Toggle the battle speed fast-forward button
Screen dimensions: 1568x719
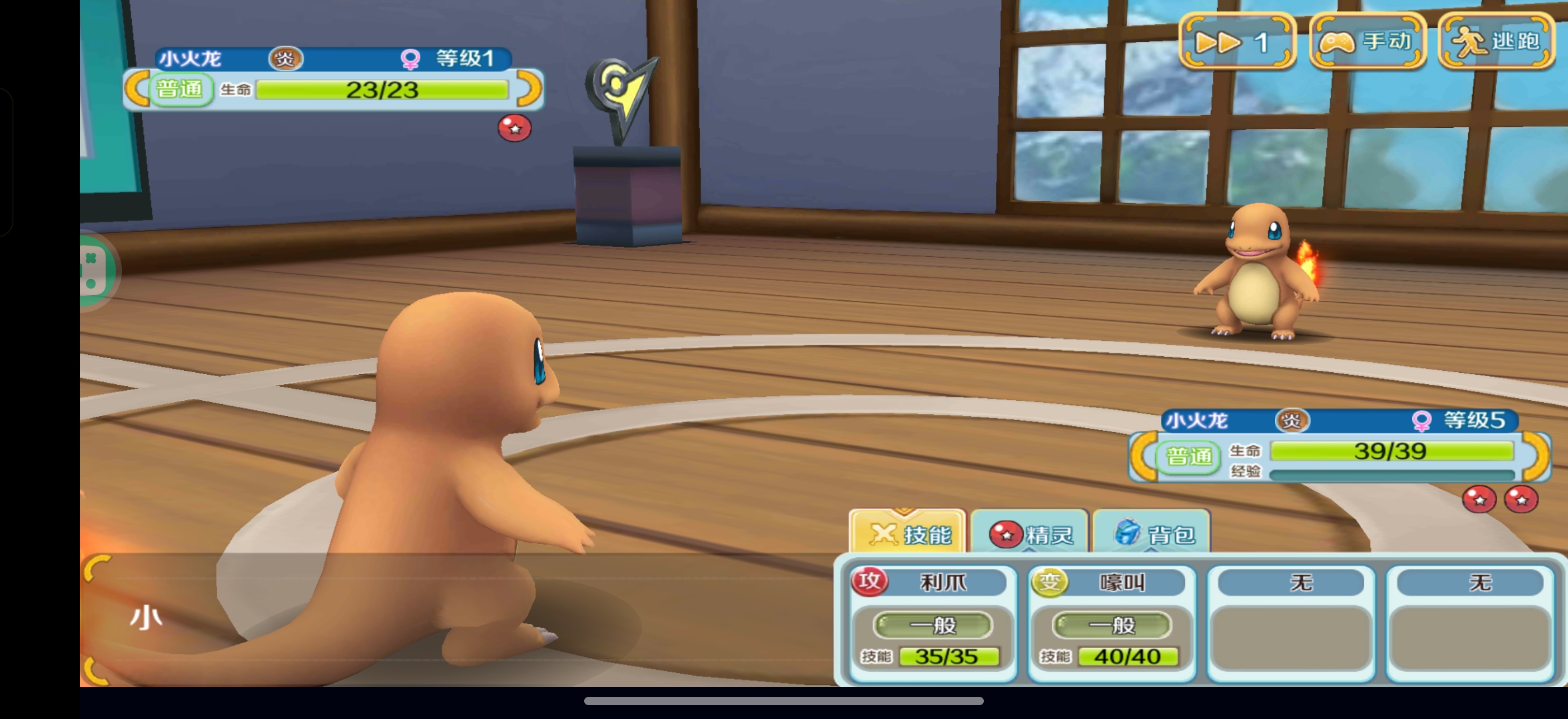[x=1237, y=42]
